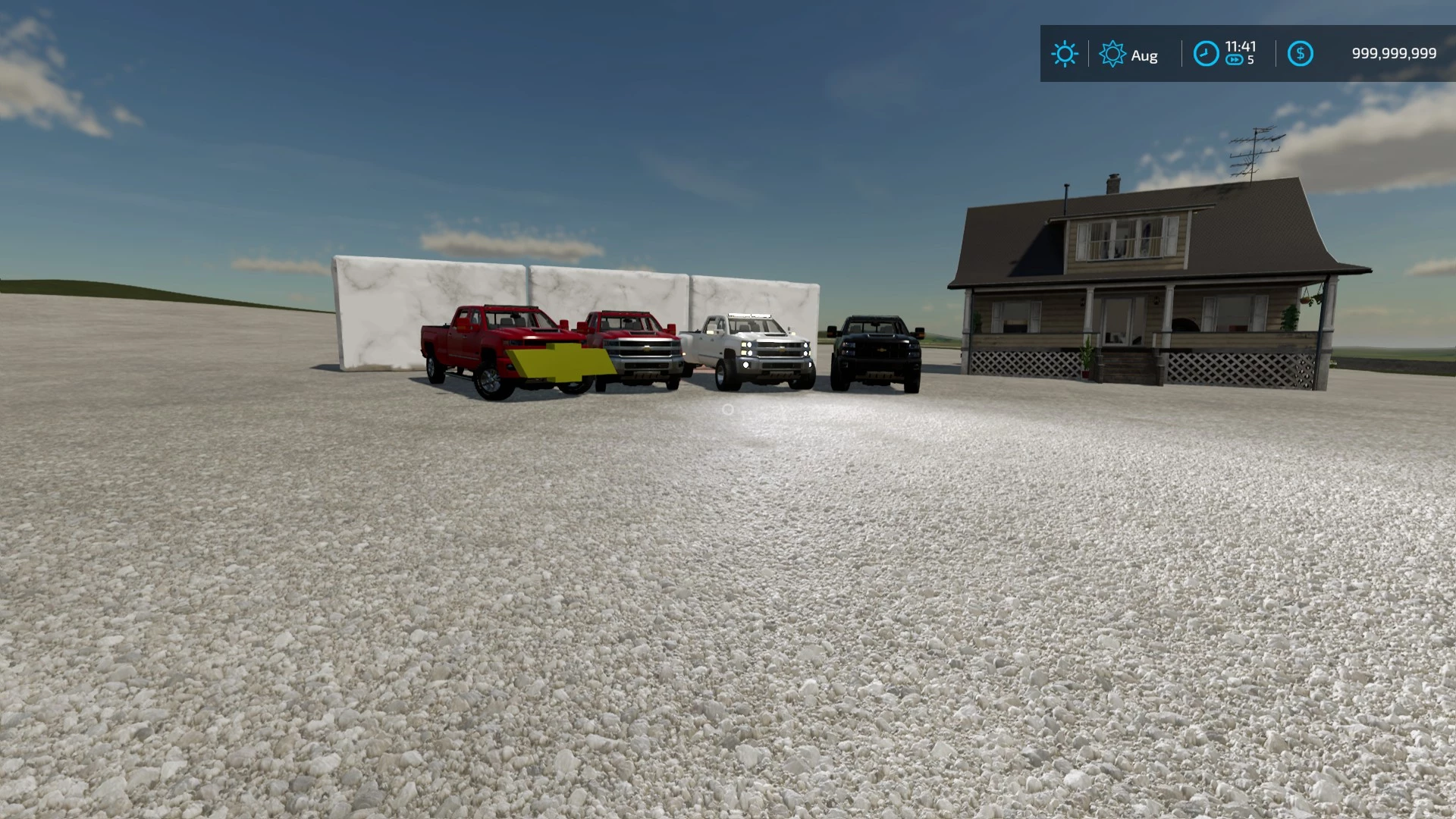The width and height of the screenshot is (1456, 819).
Task: Click the fast-forward time scale icon
Action: tap(1235, 60)
